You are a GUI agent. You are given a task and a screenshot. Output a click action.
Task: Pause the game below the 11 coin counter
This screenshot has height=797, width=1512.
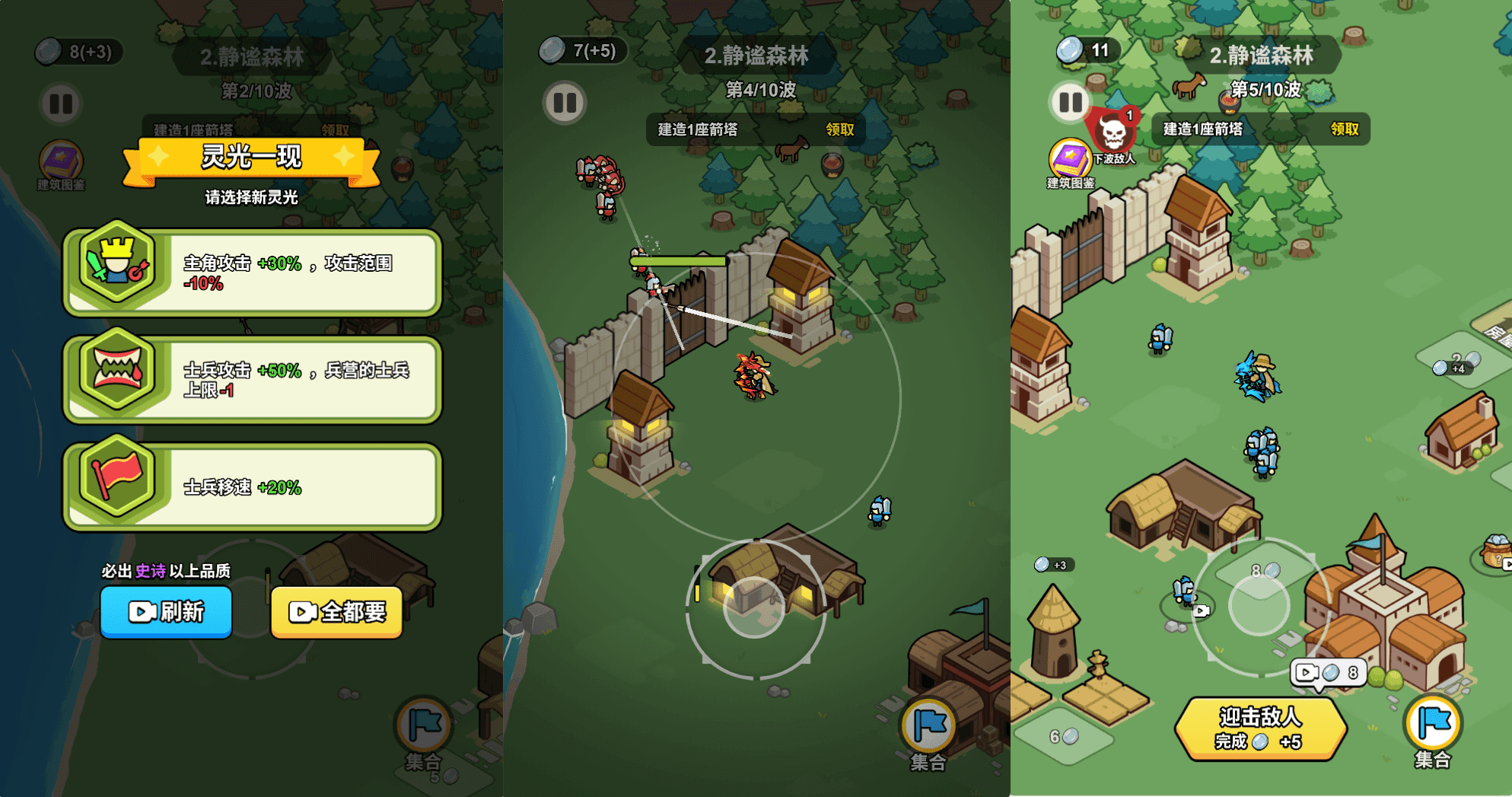(x=1071, y=102)
